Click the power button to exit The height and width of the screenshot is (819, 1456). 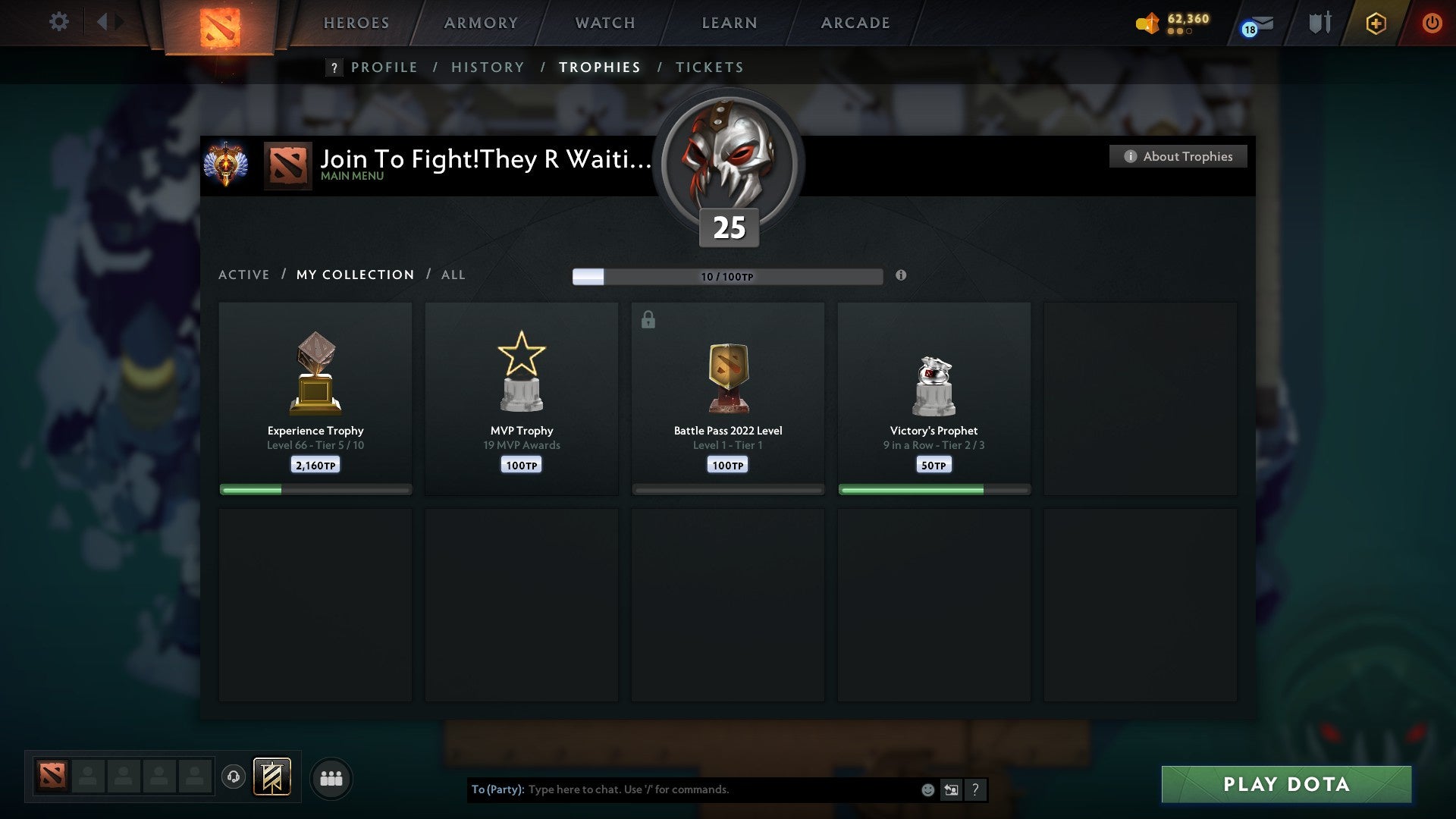[x=1433, y=24]
